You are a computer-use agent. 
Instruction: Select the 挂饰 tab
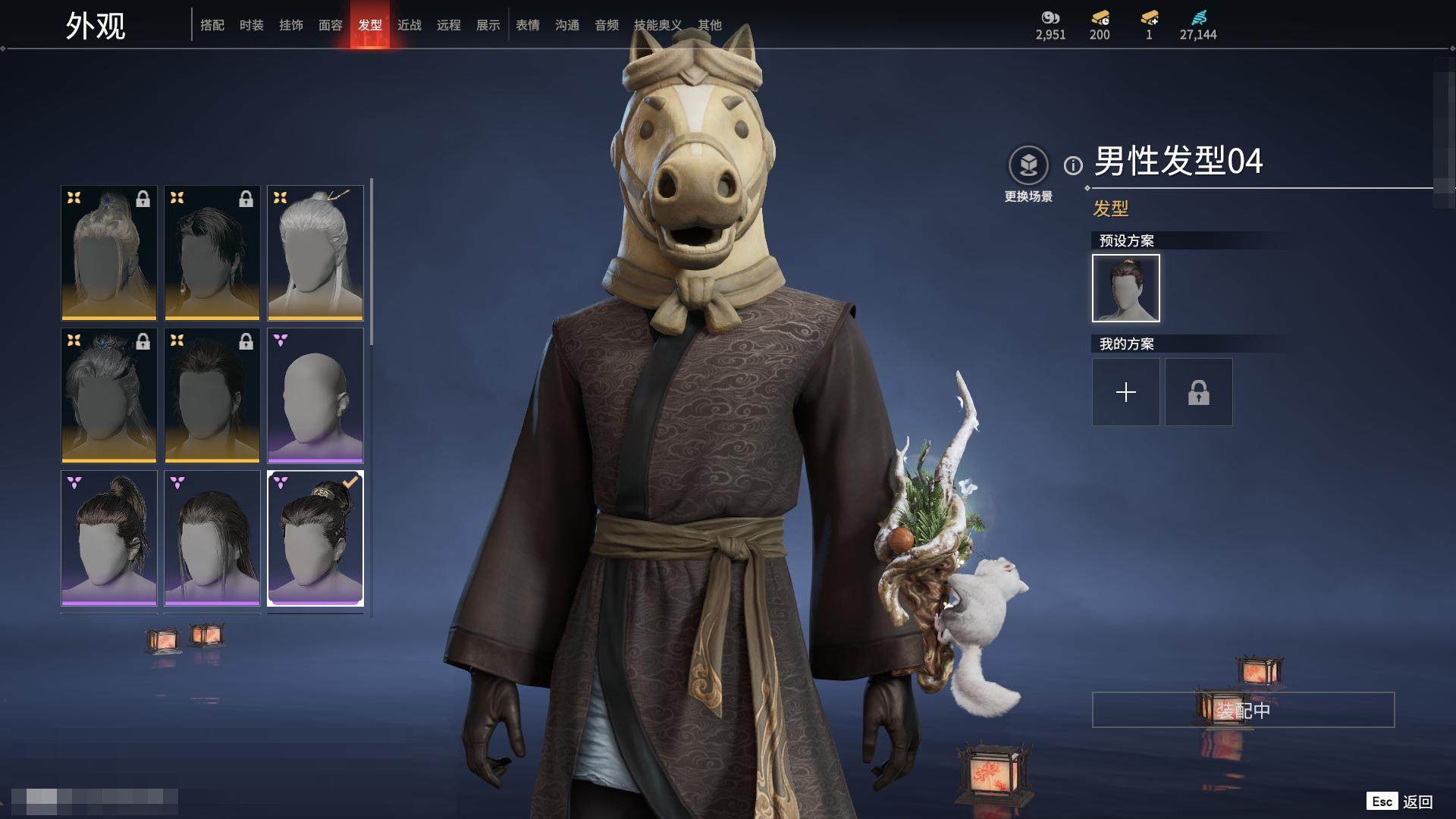(291, 25)
